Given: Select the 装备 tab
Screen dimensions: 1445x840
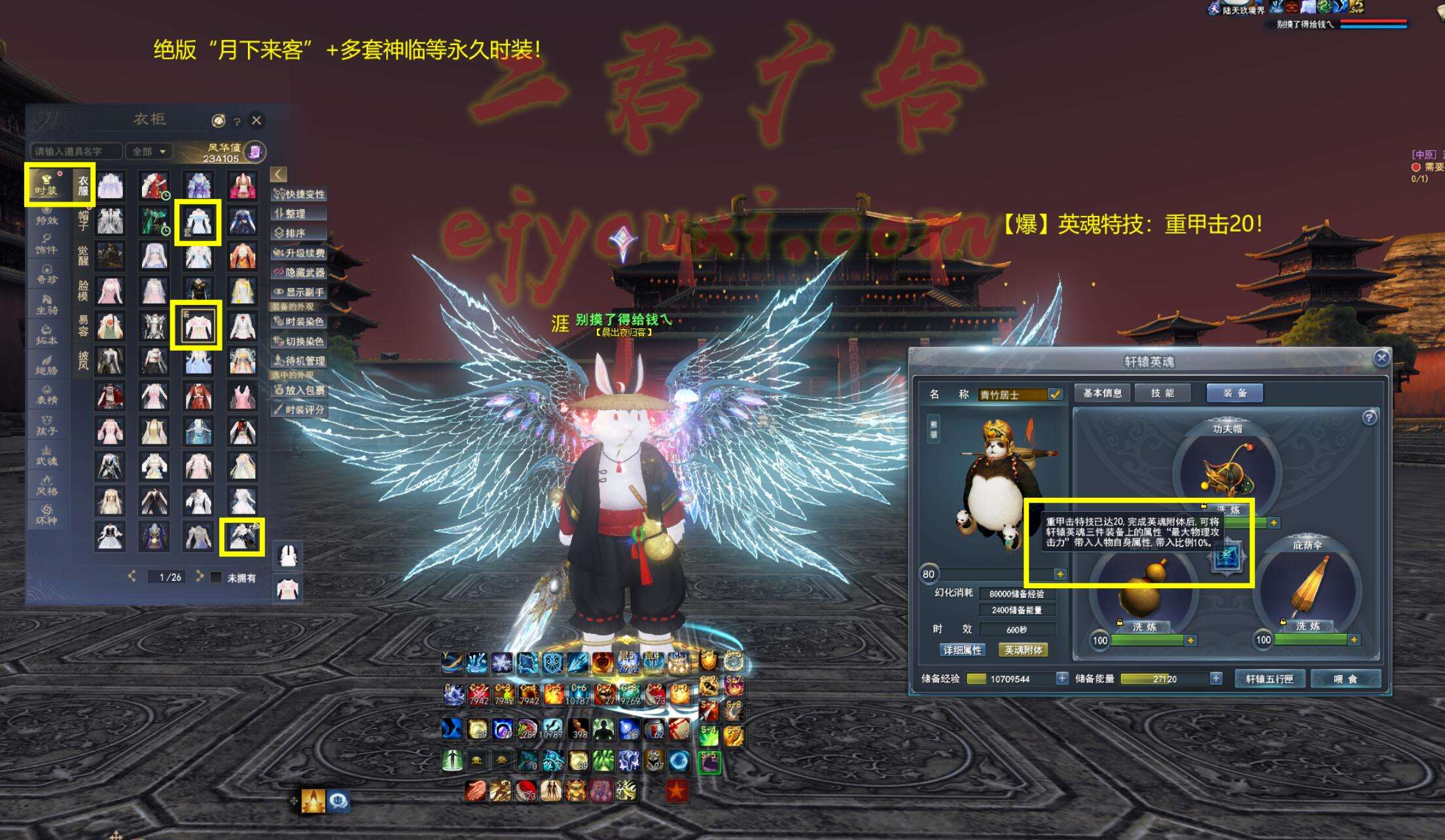Looking at the screenshot, I should (x=1234, y=393).
